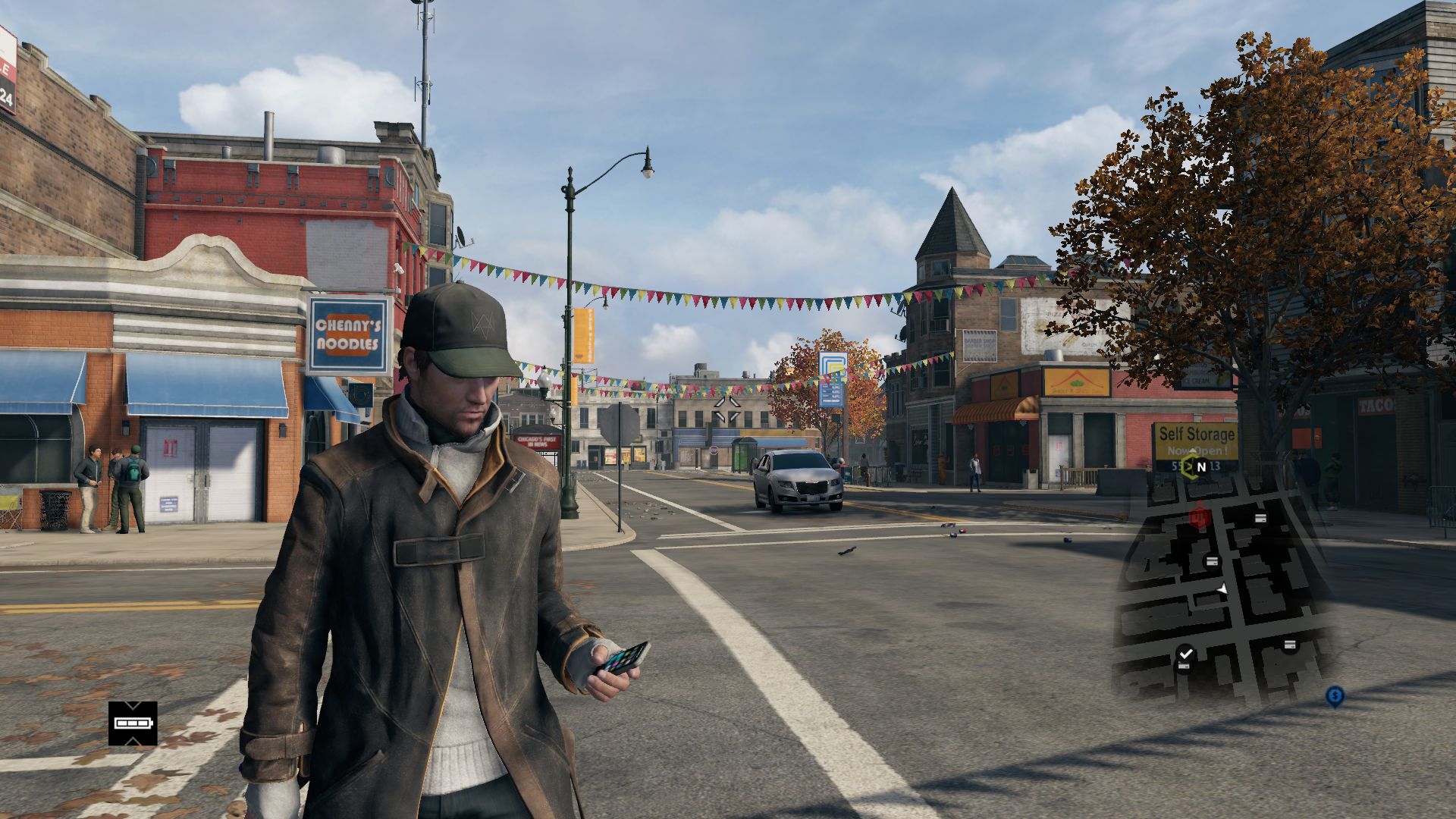Select the north compass N marker
Viewport: 1456px width, 819px height.
click(x=1200, y=467)
